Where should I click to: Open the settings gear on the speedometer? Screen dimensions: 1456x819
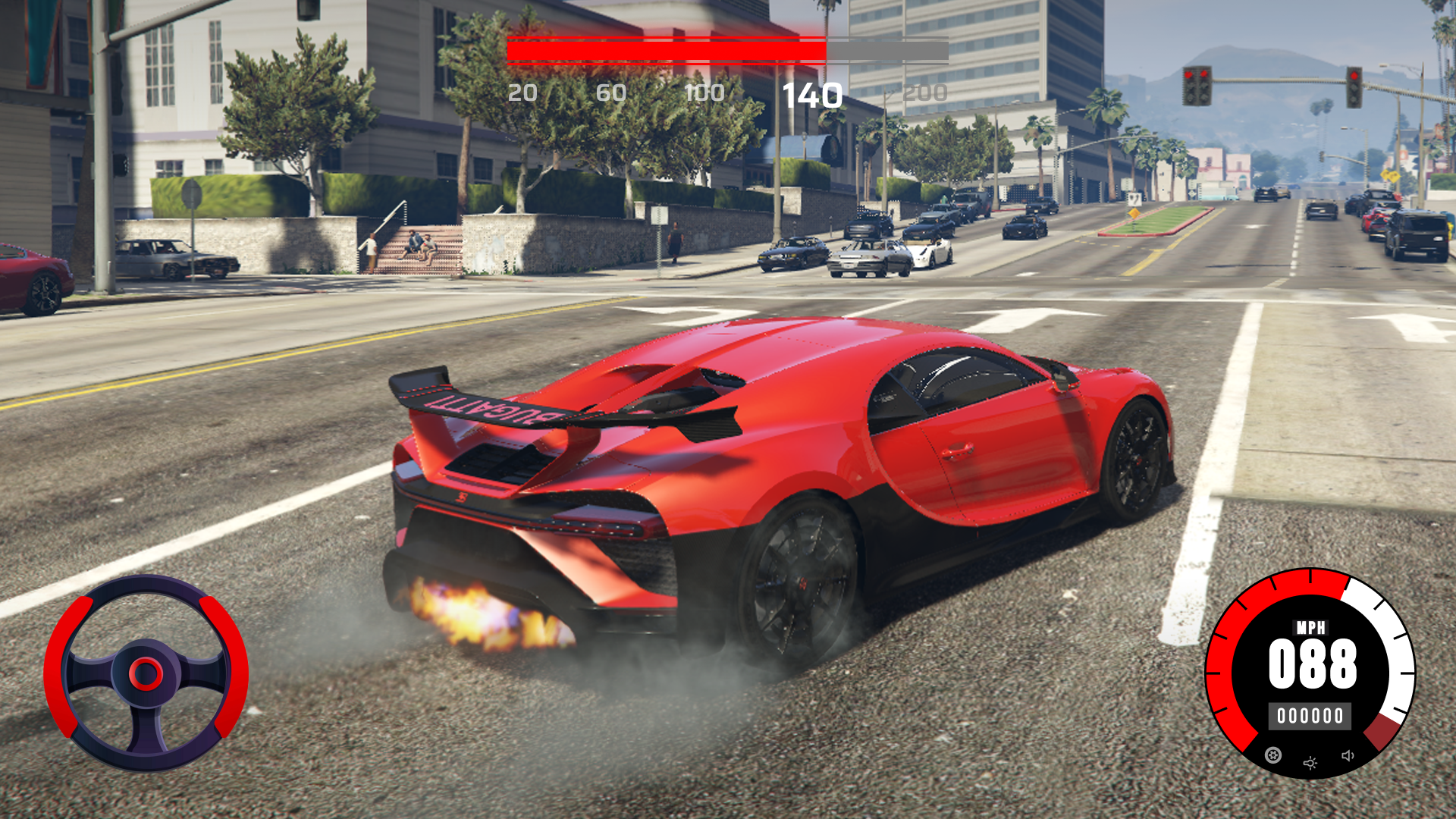point(1273,756)
